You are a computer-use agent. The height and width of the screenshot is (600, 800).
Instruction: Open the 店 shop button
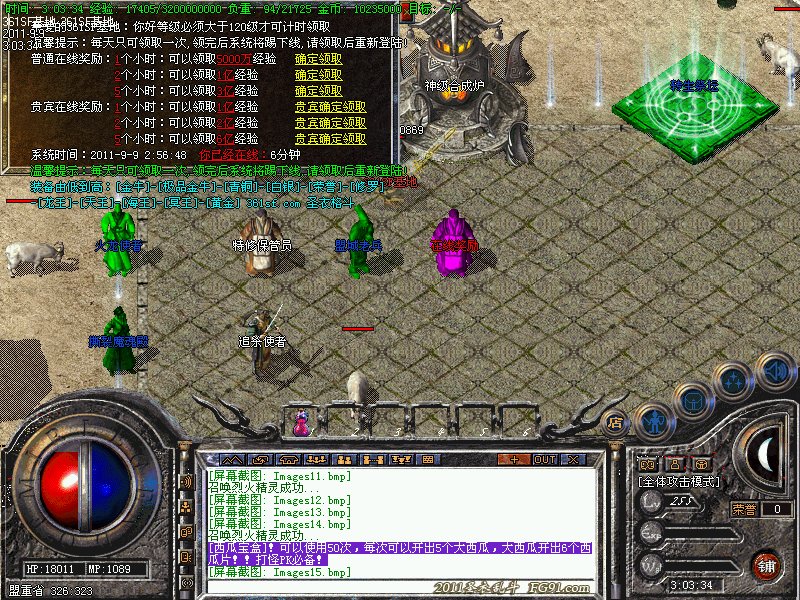coord(616,421)
